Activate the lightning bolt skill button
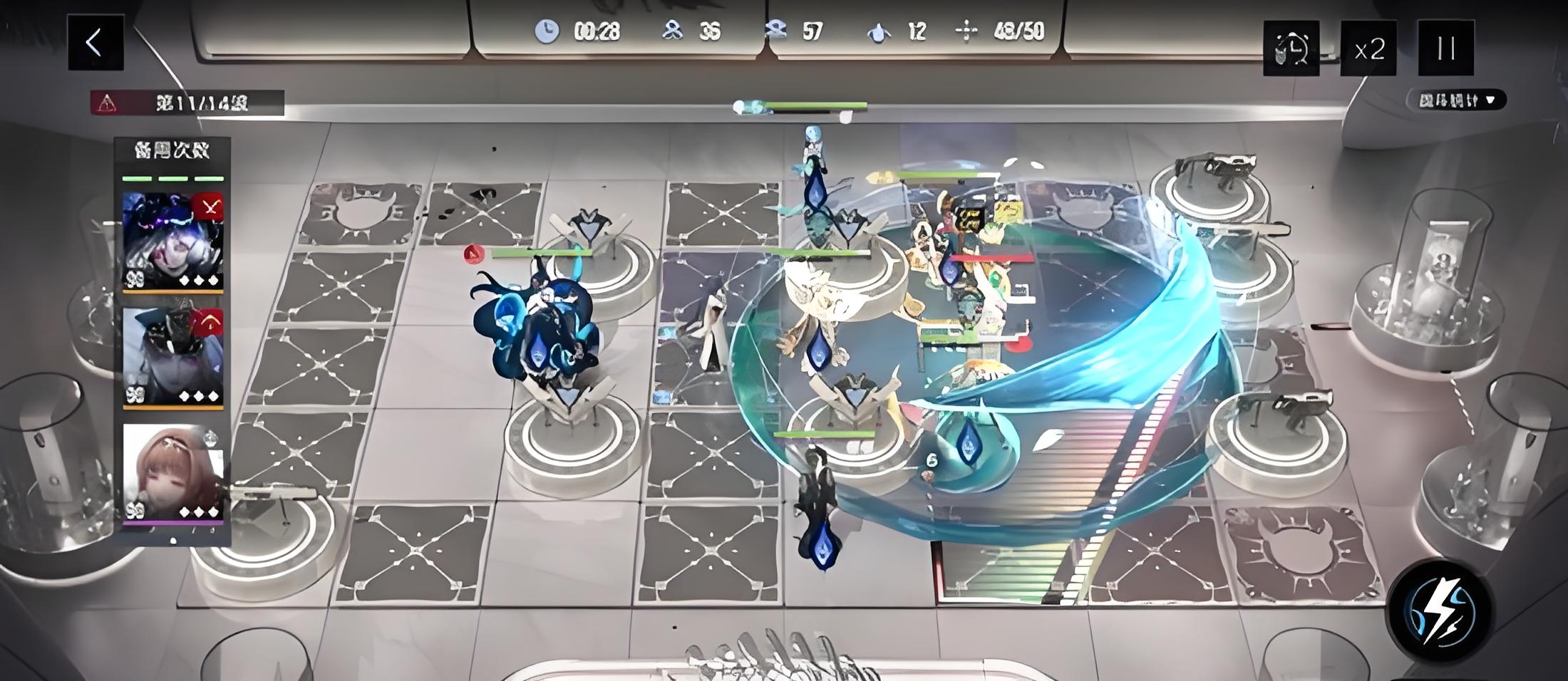Image resolution: width=1568 pixels, height=681 pixels. tap(1439, 612)
